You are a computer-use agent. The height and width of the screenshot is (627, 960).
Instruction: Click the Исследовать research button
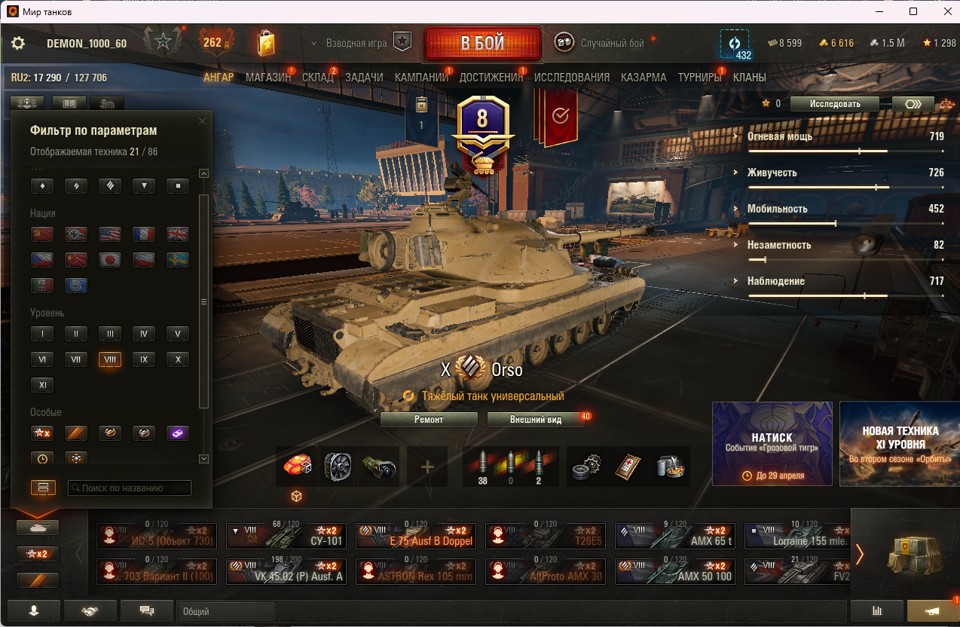834,103
